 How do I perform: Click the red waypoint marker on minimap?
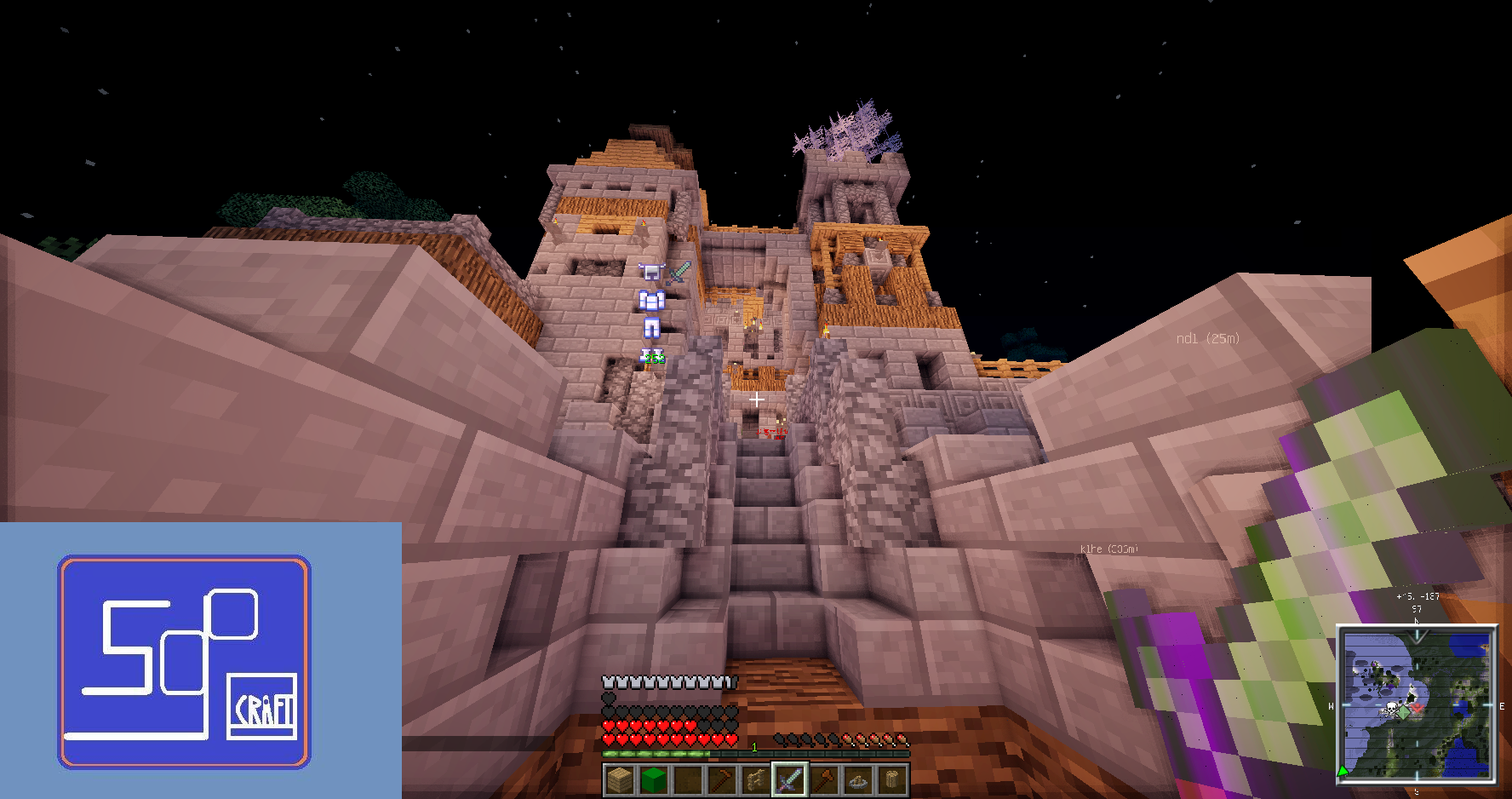pyautogui.click(x=1417, y=707)
